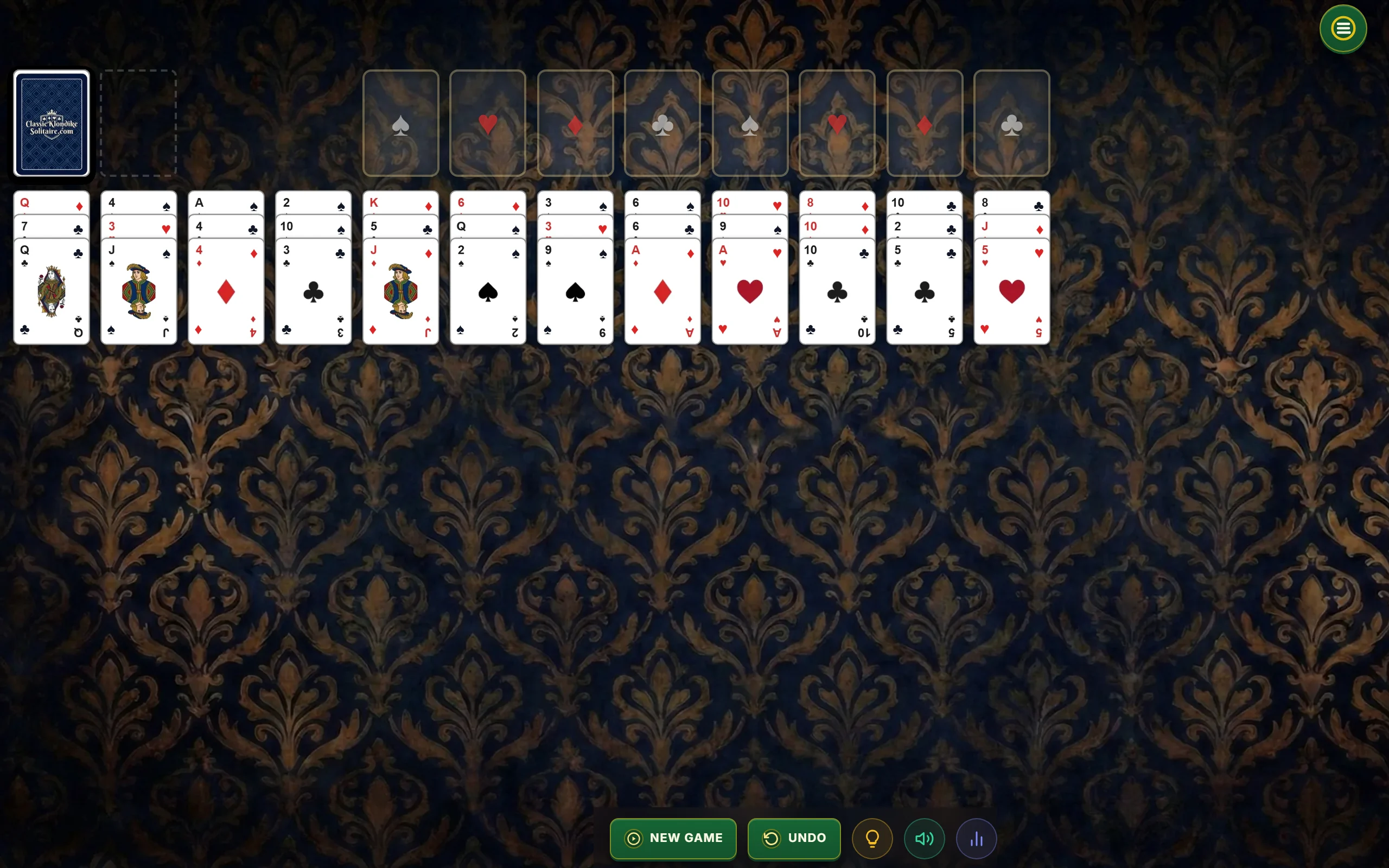Click the diamond foundation slot
This screenshot has height=868, width=1389.
pyautogui.click(x=576, y=124)
